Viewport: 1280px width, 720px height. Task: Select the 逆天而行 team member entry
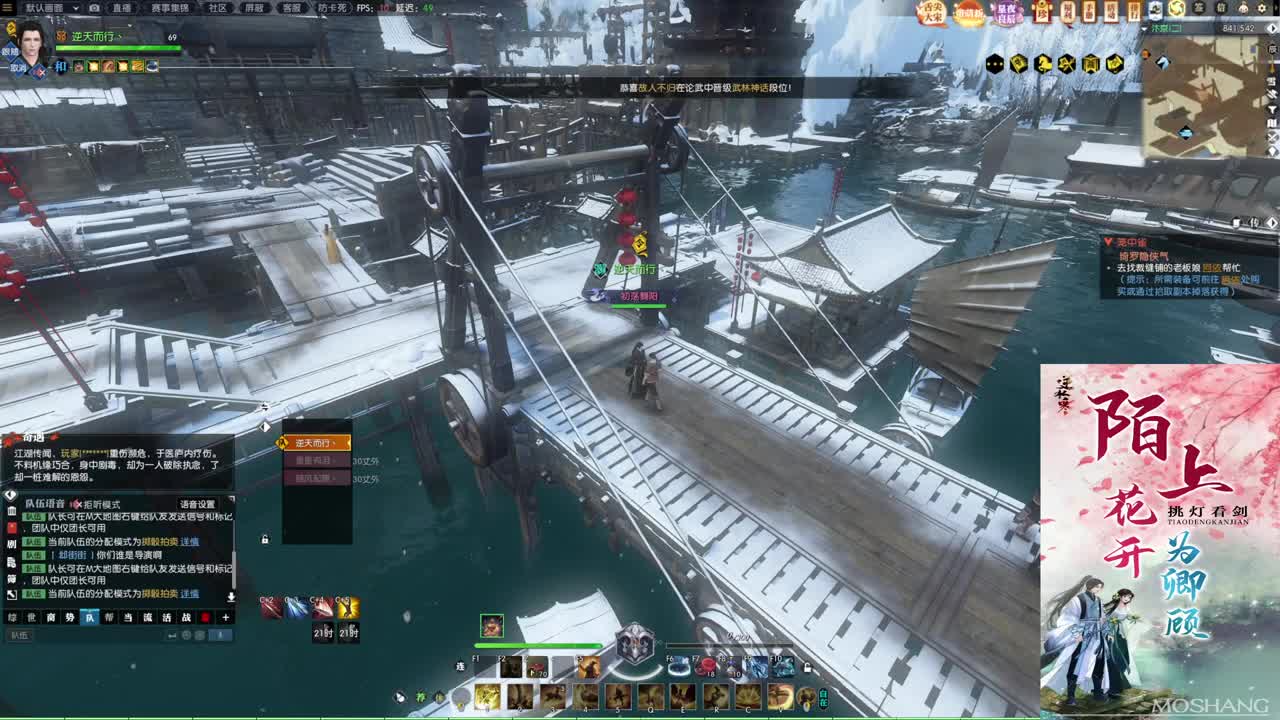coord(316,442)
